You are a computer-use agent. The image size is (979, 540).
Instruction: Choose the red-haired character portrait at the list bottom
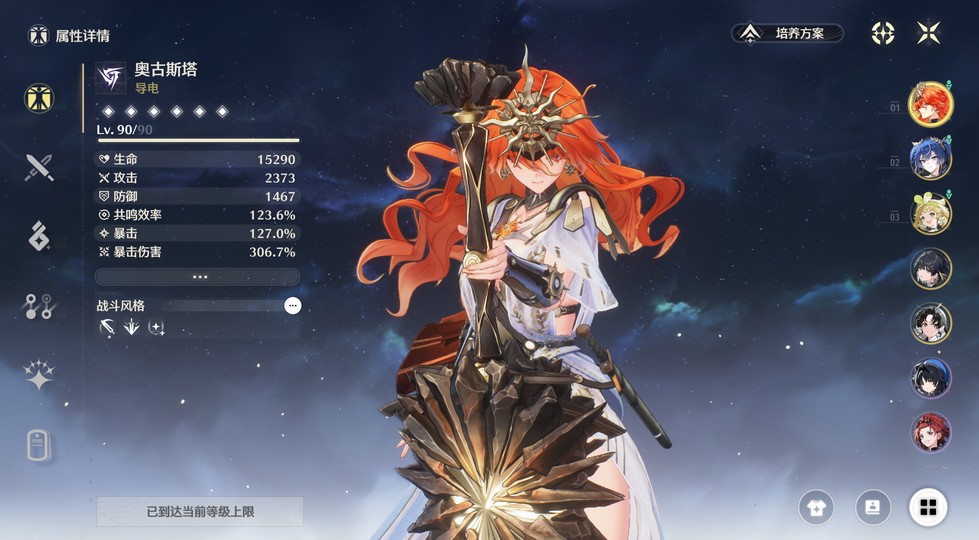click(x=931, y=432)
